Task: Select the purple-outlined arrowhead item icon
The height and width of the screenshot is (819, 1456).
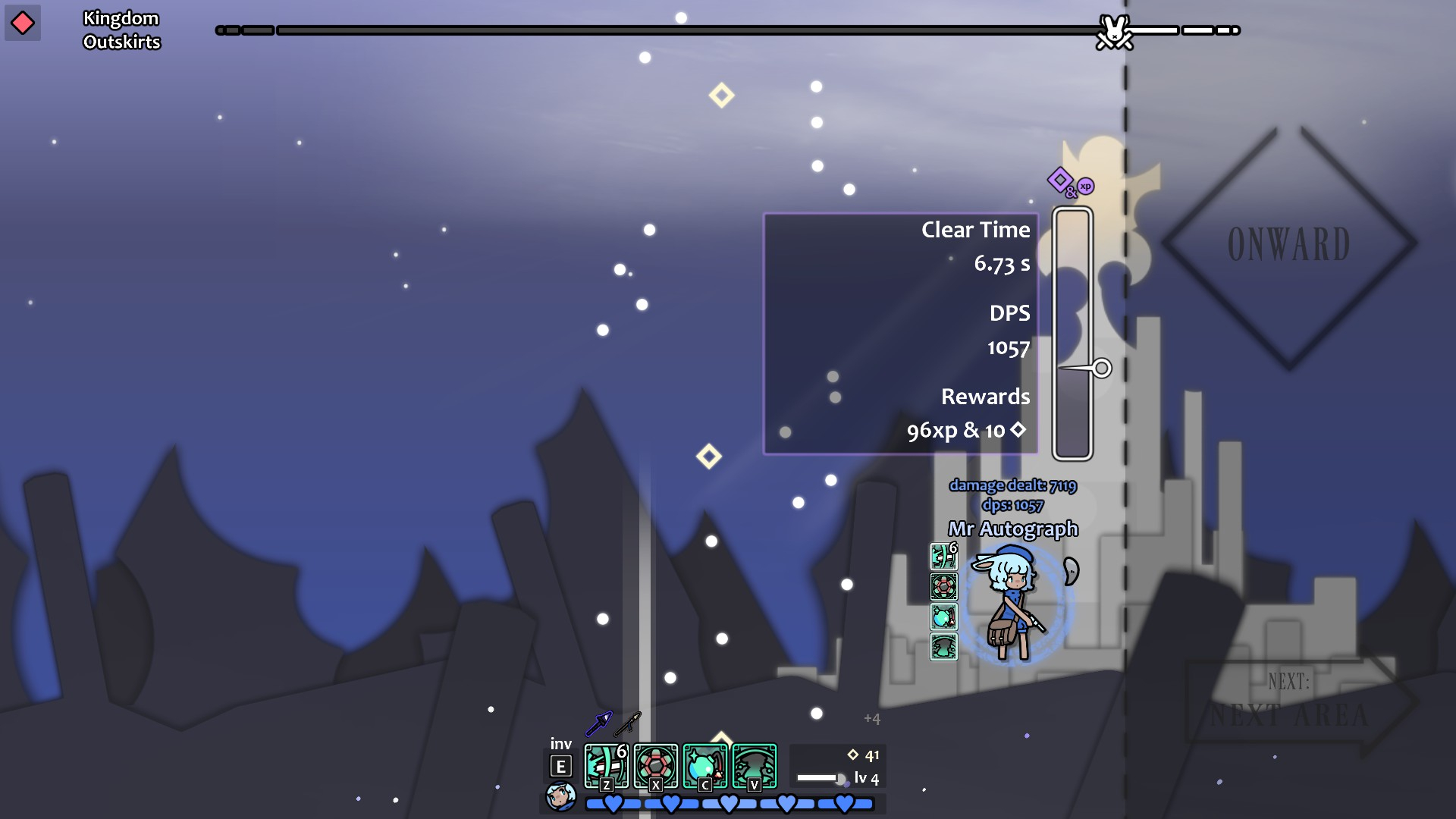Action: coord(598,724)
